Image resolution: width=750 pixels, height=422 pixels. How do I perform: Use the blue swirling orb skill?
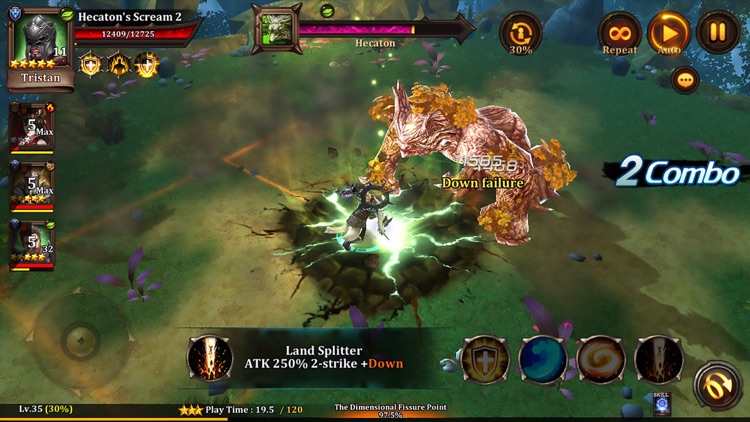point(543,360)
